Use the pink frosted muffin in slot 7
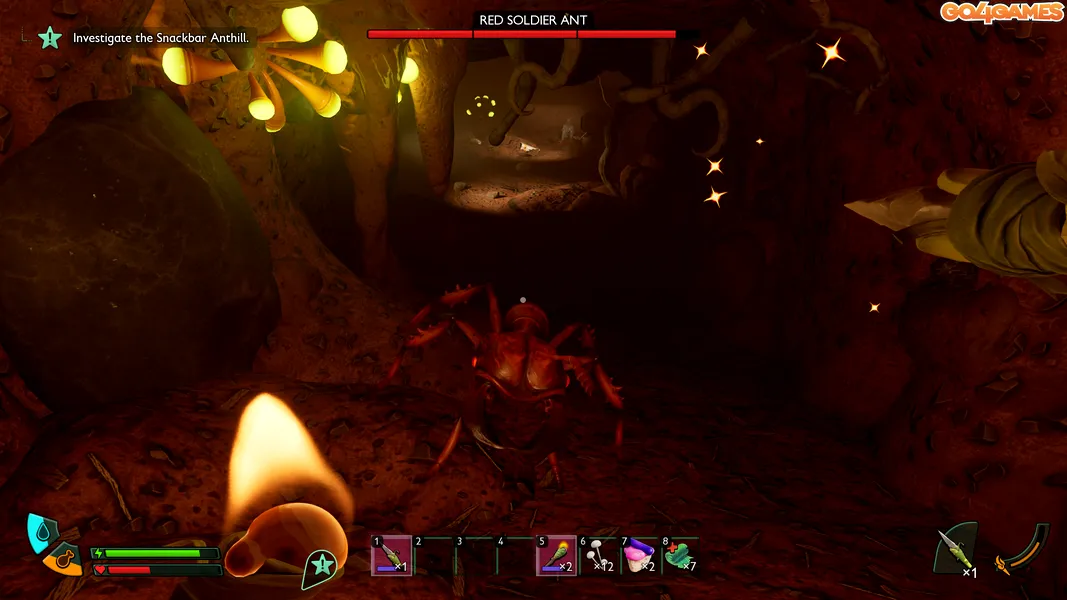The width and height of the screenshot is (1067, 600). pyautogui.click(x=640, y=556)
